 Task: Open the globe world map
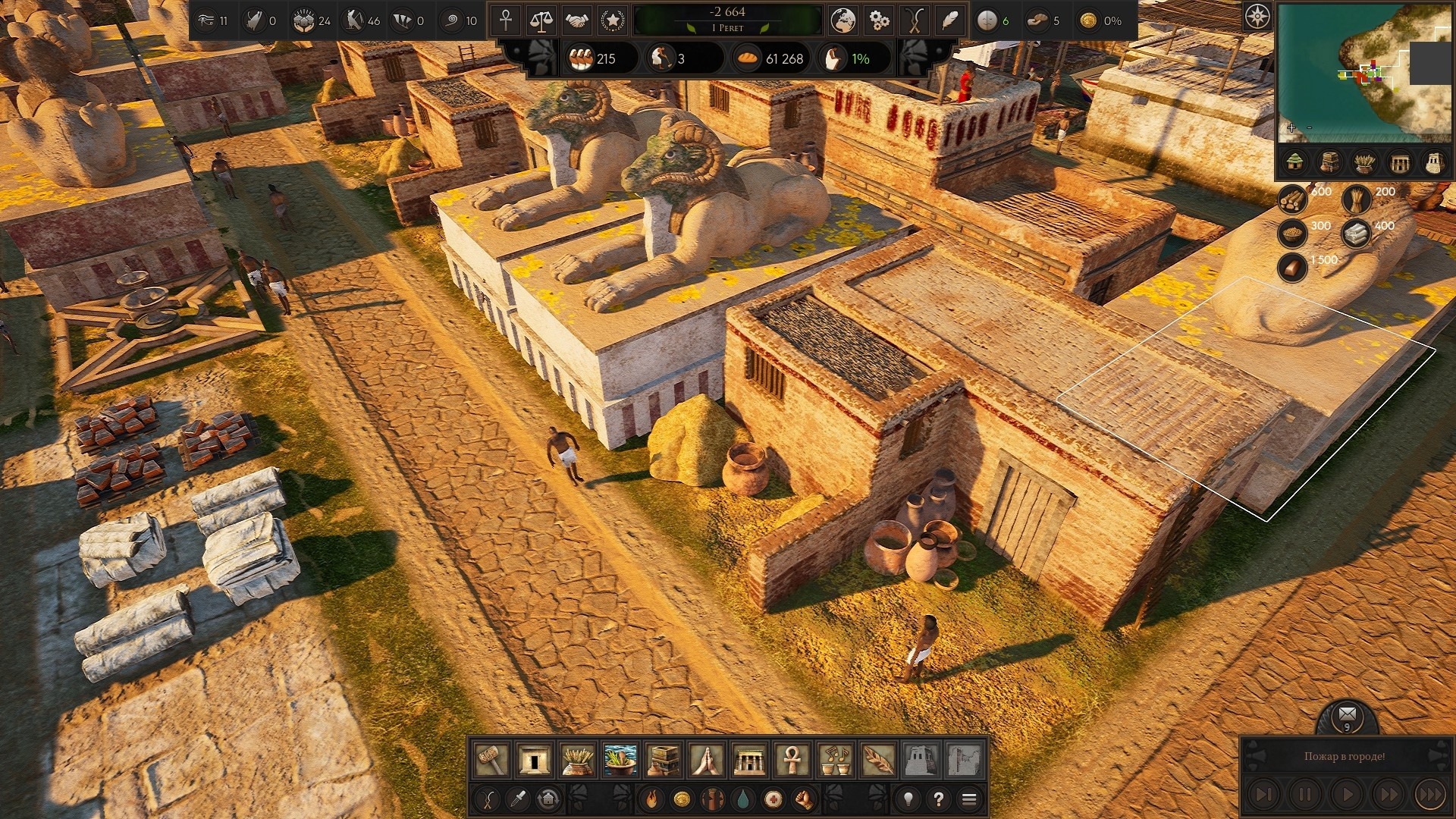(x=842, y=21)
